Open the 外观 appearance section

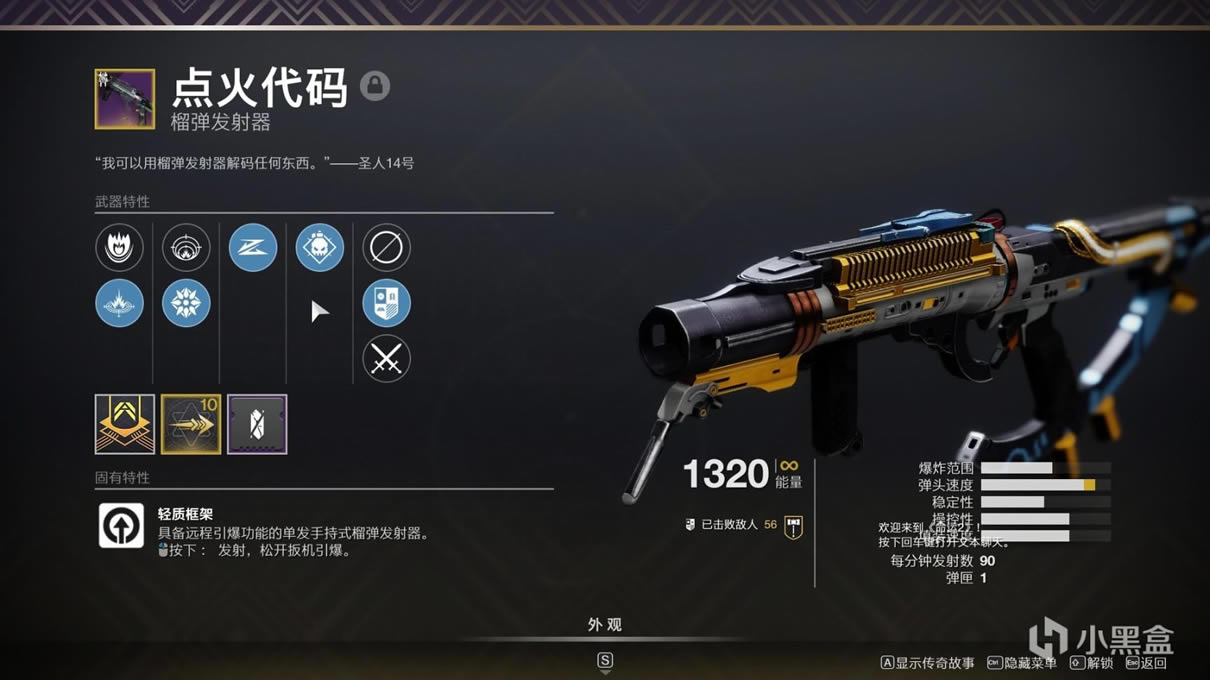[x=605, y=625]
